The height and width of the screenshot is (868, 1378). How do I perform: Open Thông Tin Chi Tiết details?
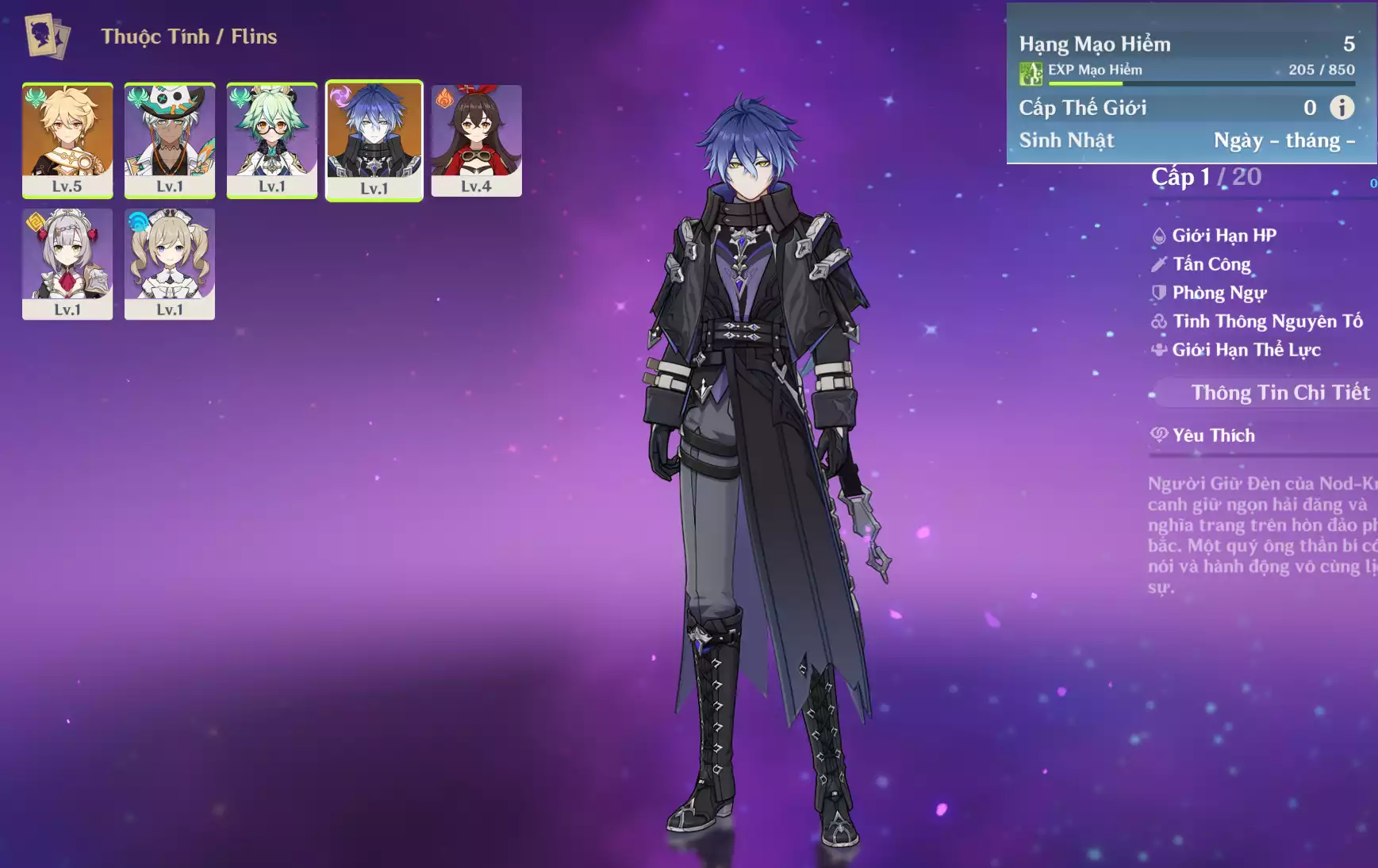click(x=1280, y=393)
